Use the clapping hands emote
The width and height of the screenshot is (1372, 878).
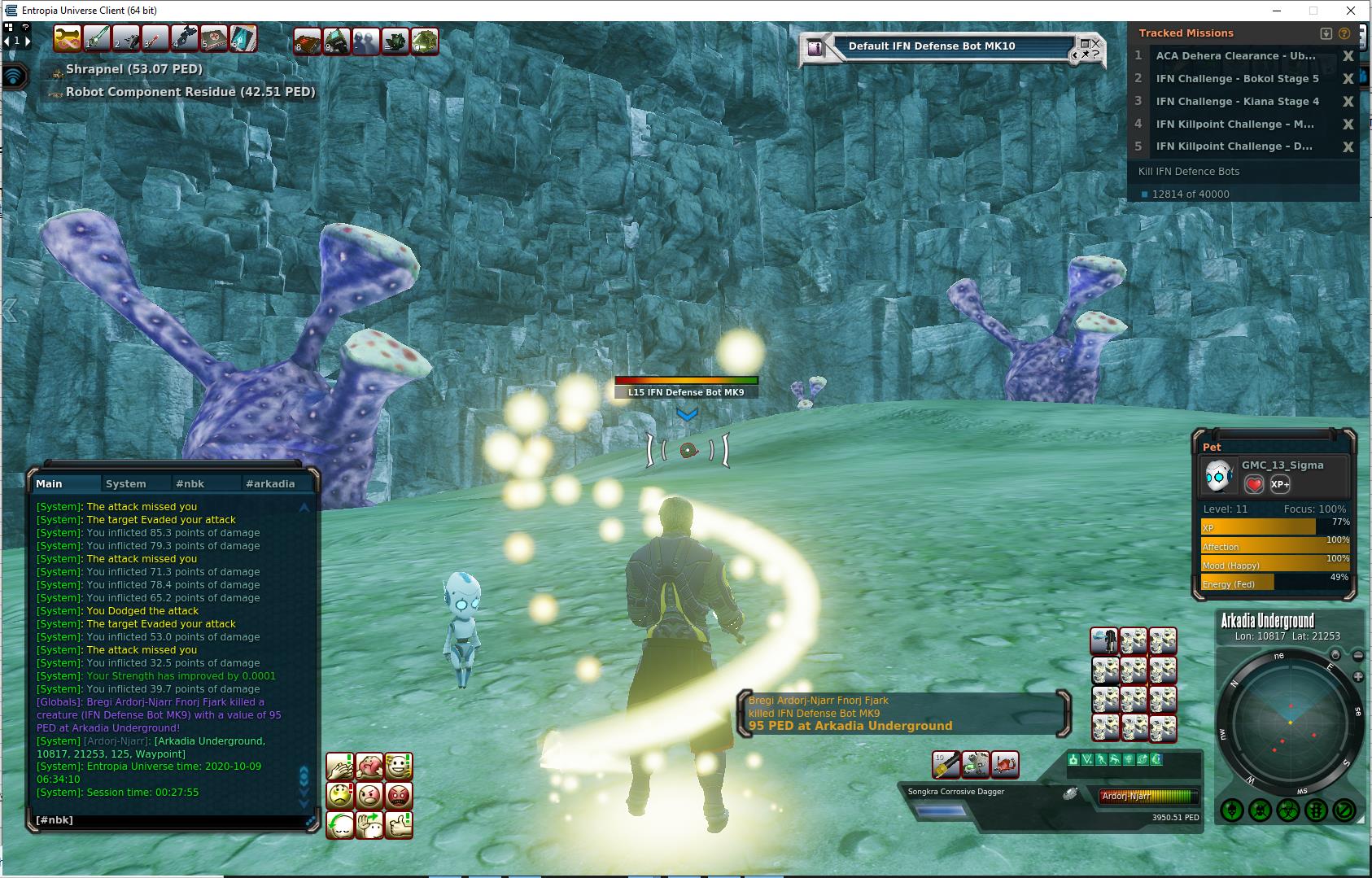pyautogui.click(x=340, y=767)
